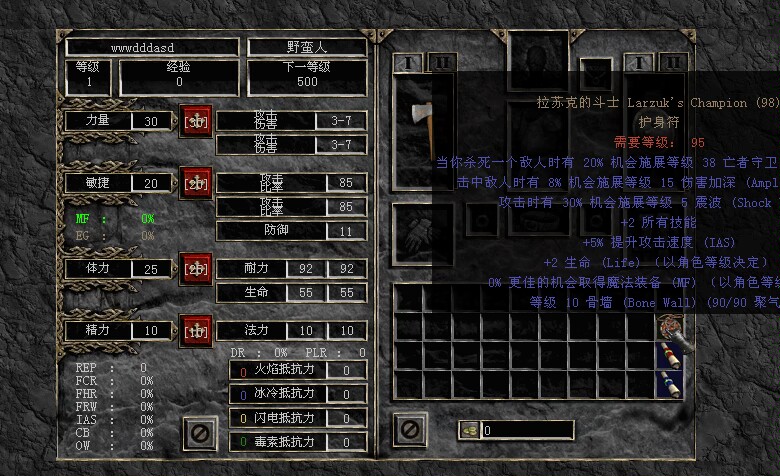This screenshot has height=476, width=780.
Task: Close the character stats panel
Action: (199, 433)
